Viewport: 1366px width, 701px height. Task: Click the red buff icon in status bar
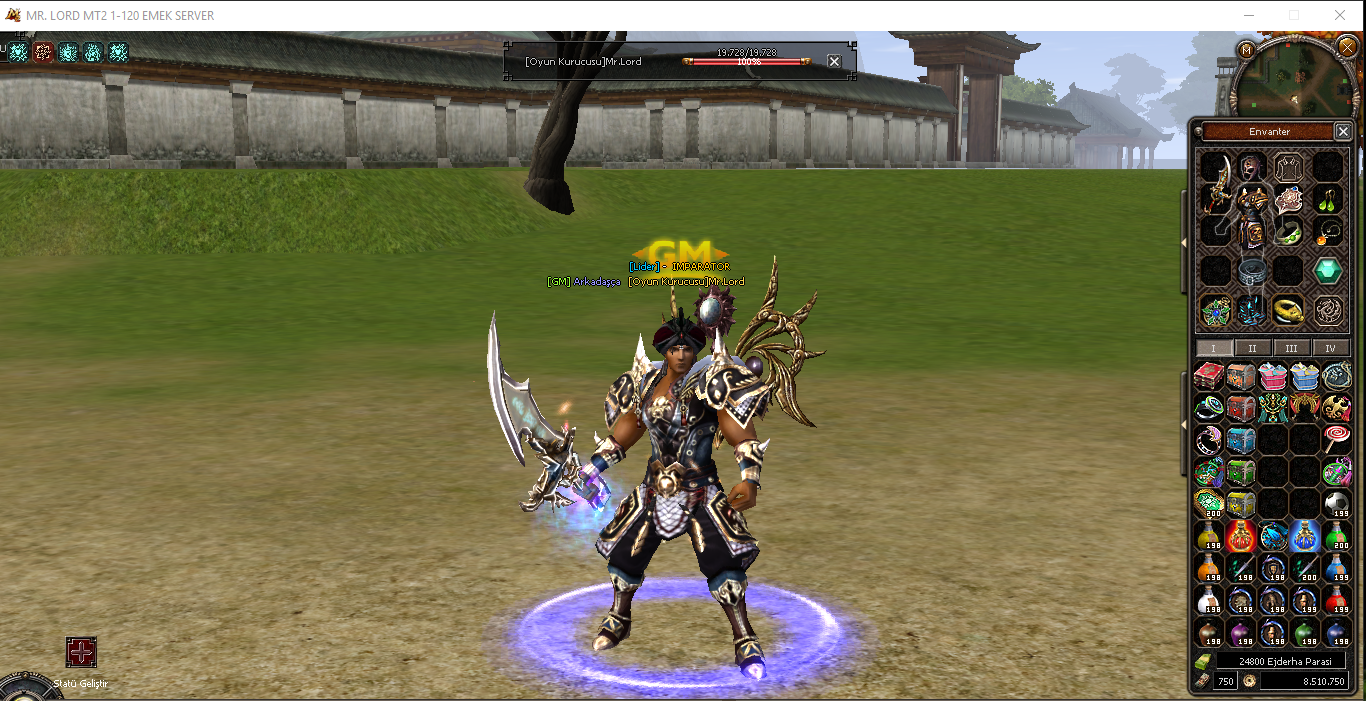pos(43,52)
